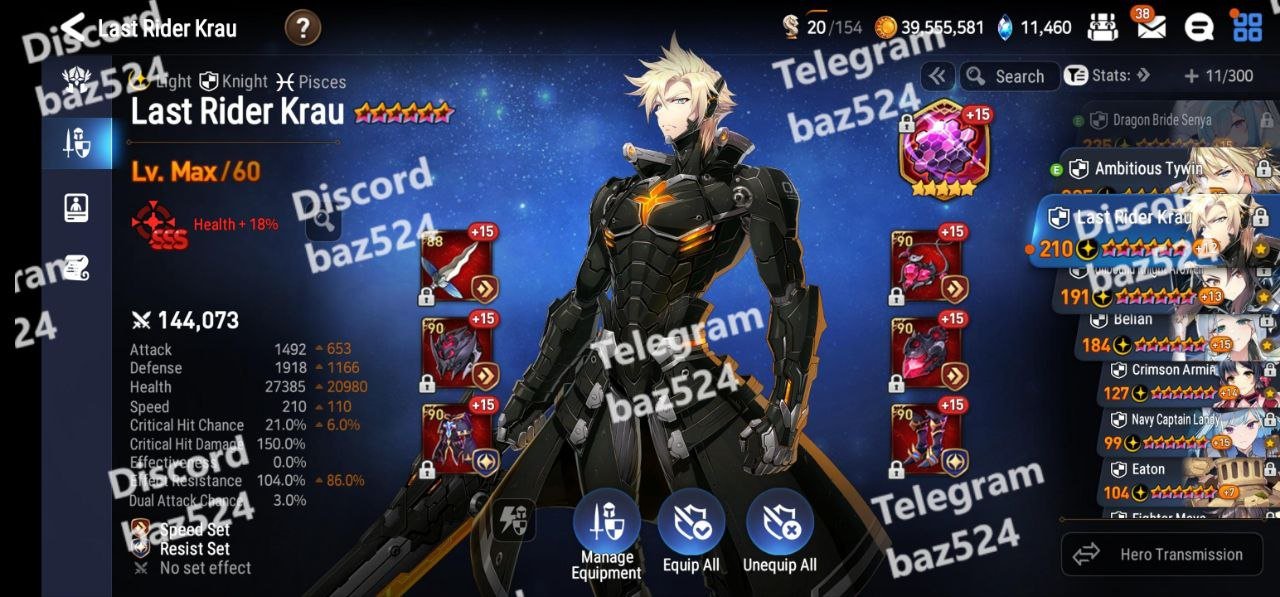Open the Stats sort filter
The width and height of the screenshot is (1280, 597).
point(1108,76)
